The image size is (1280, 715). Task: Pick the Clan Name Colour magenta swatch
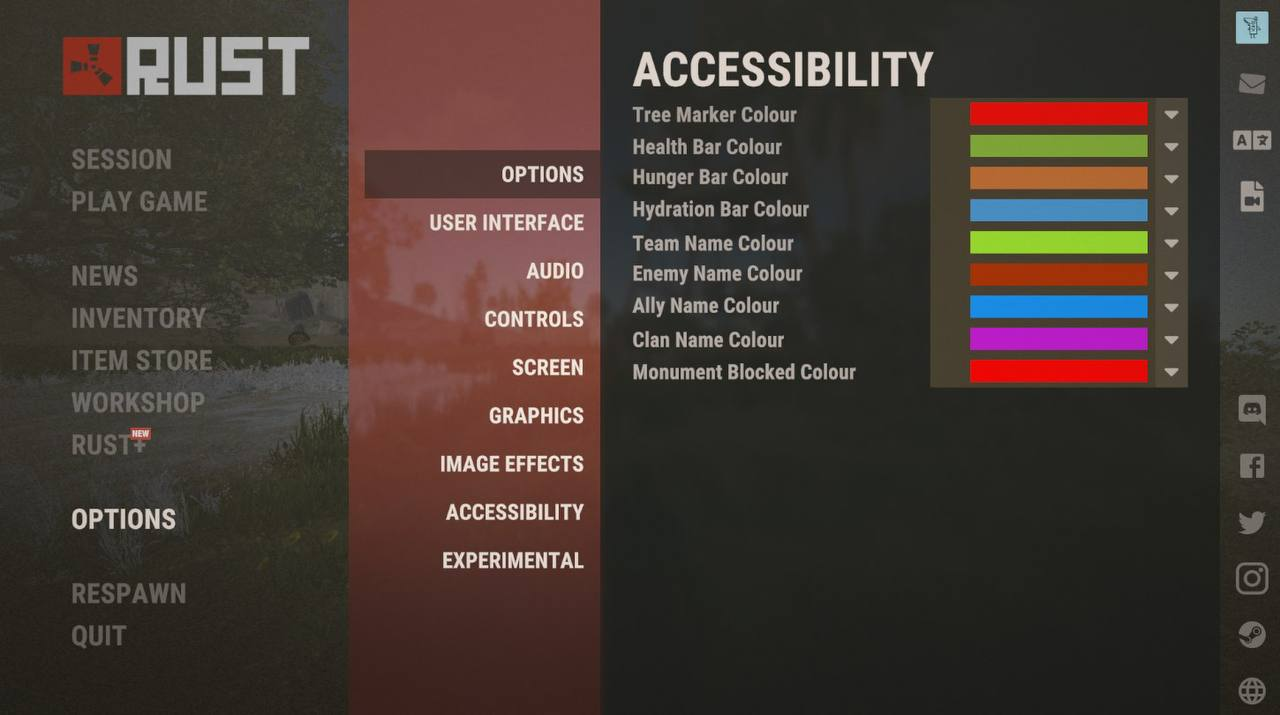(x=1058, y=339)
